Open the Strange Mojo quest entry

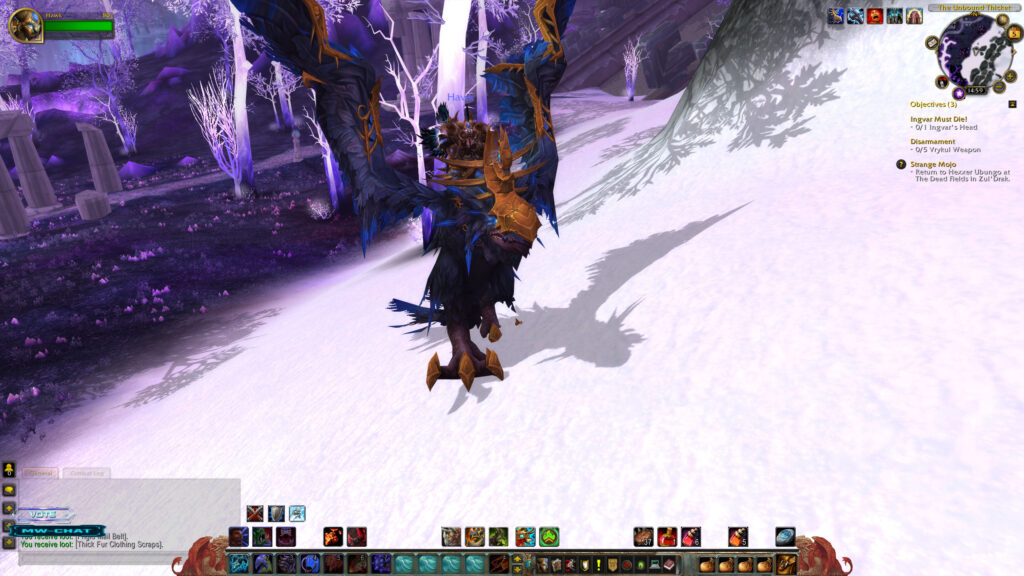click(935, 164)
